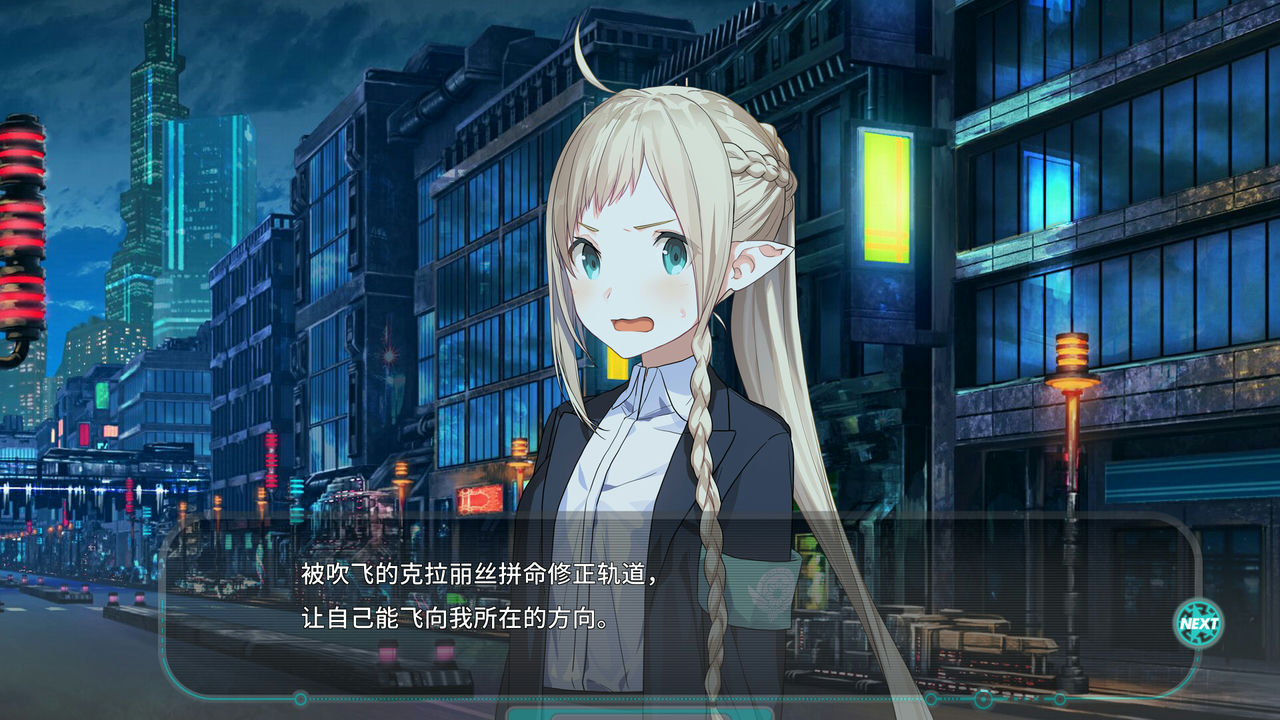Click the emblem badge on the character's armband
The image size is (1280, 720).
[775, 590]
